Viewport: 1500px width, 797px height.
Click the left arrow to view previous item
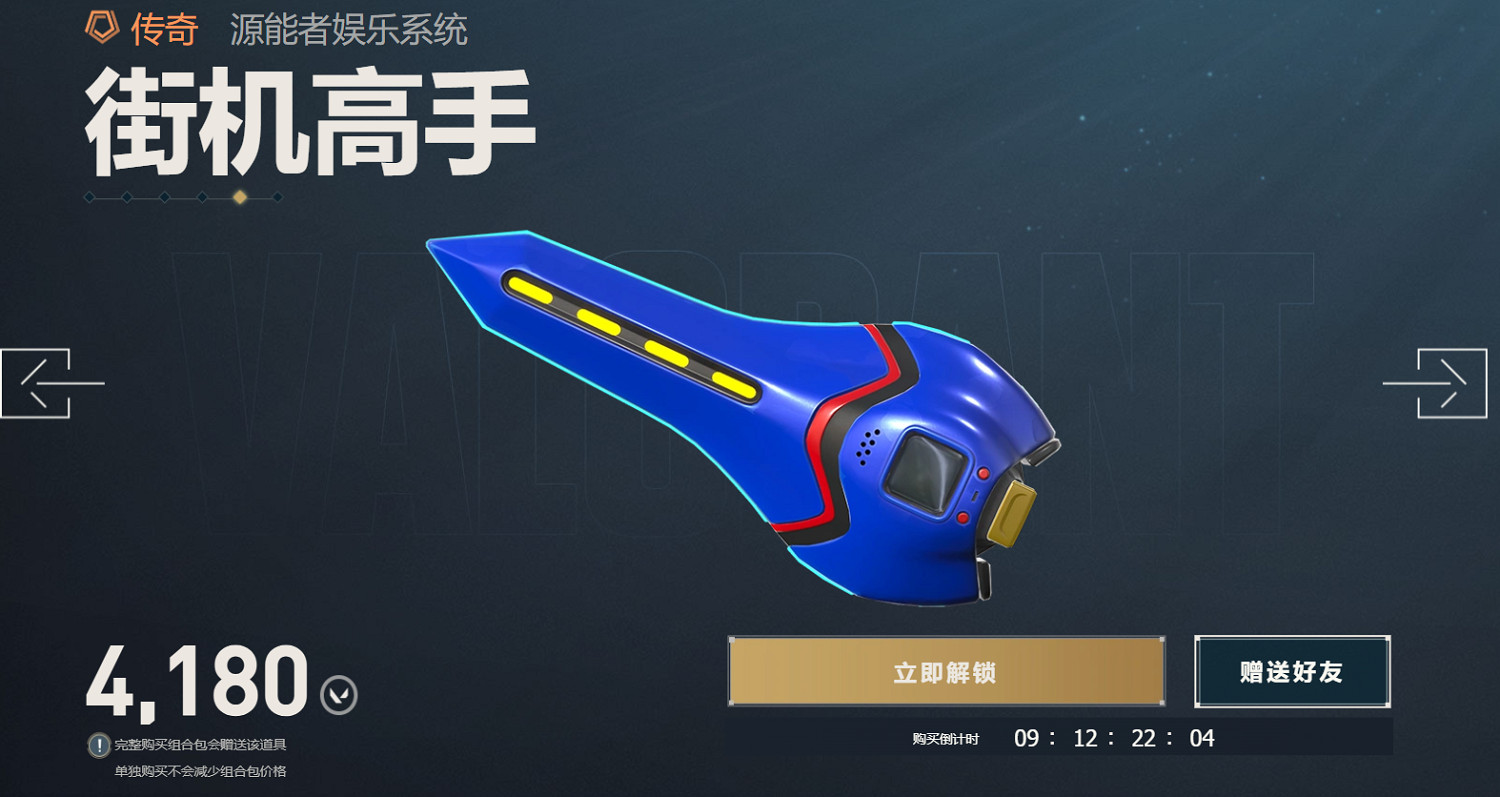(x=52, y=383)
